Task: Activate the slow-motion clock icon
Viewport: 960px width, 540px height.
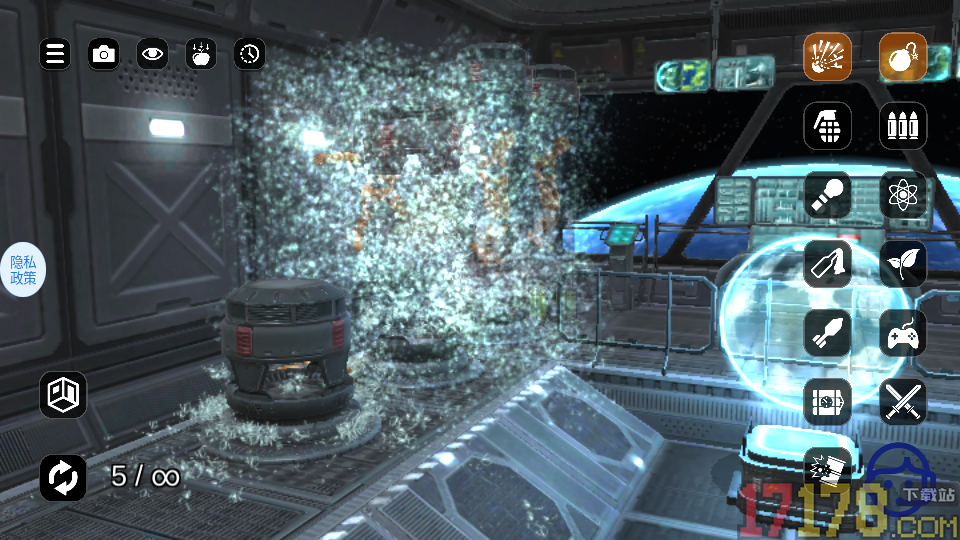Action: tap(250, 54)
